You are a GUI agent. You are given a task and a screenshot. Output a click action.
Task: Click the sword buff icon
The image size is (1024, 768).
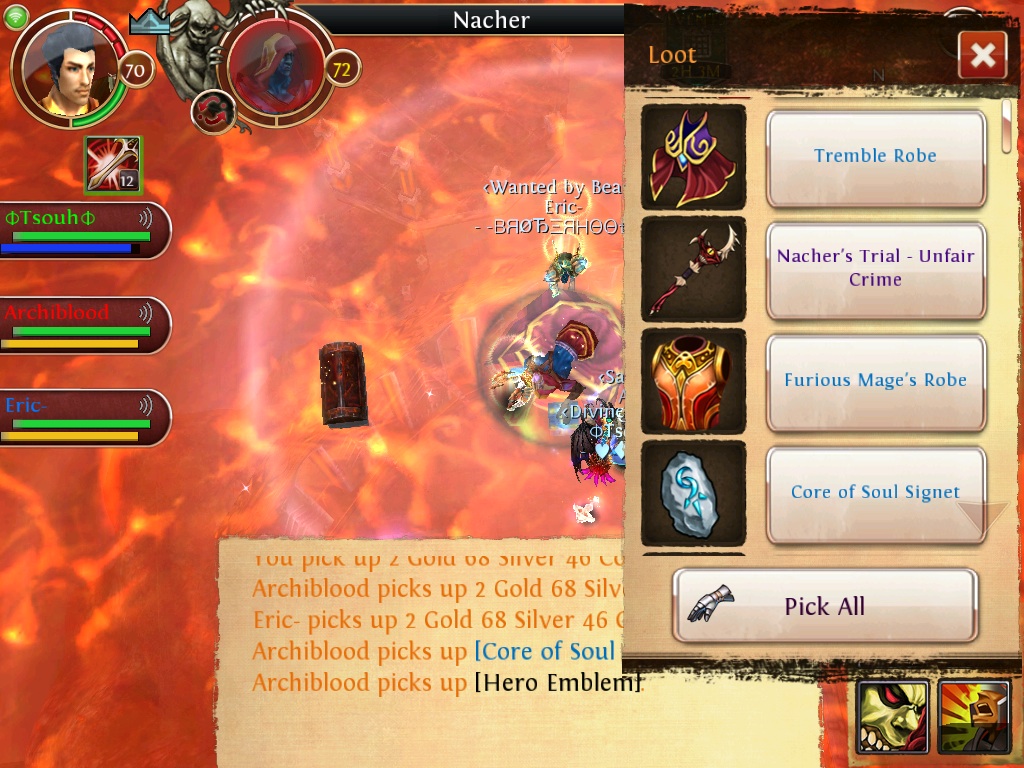click(113, 165)
